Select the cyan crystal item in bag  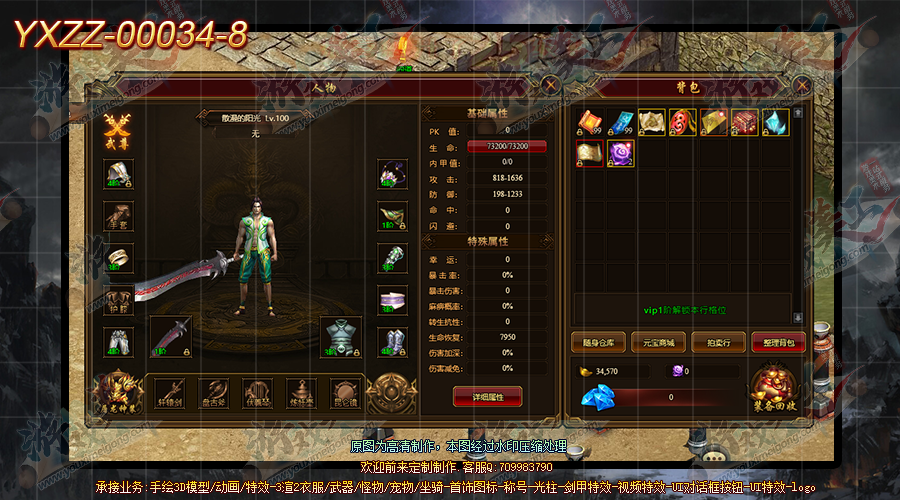click(x=776, y=122)
